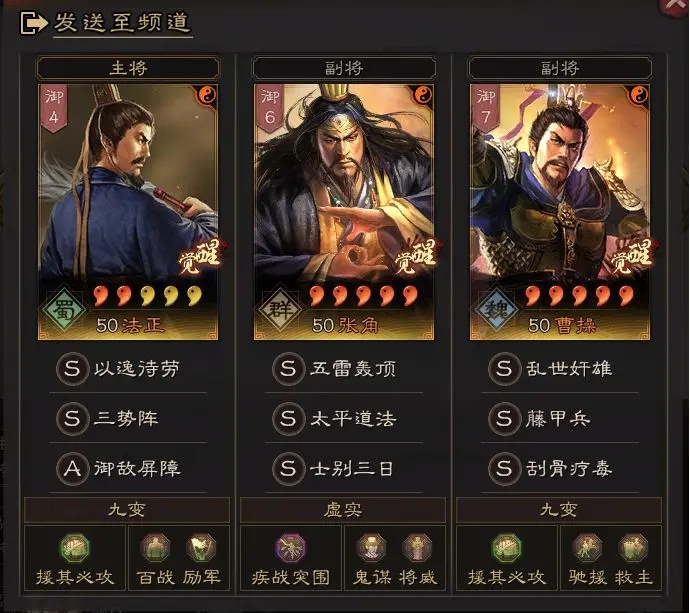Click the 将威 trait icon
Image resolution: width=690 pixels, height=613 pixels.
click(417, 548)
